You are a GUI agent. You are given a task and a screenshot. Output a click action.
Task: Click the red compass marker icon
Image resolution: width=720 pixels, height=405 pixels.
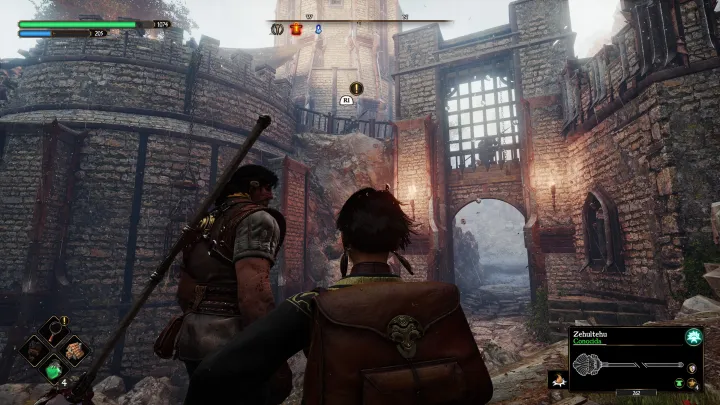(x=296, y=30)
